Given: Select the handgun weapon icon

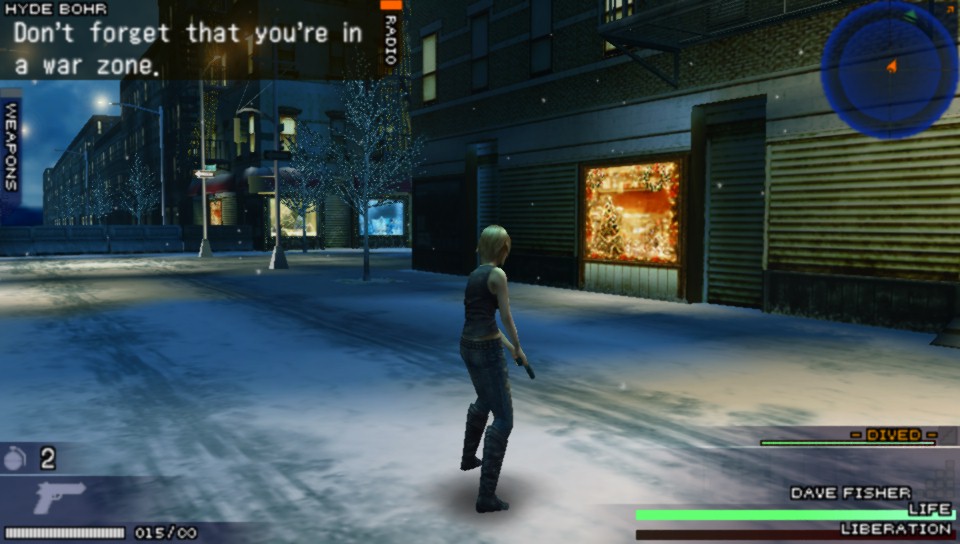Looking at the screenshot, I should point(58,498).
